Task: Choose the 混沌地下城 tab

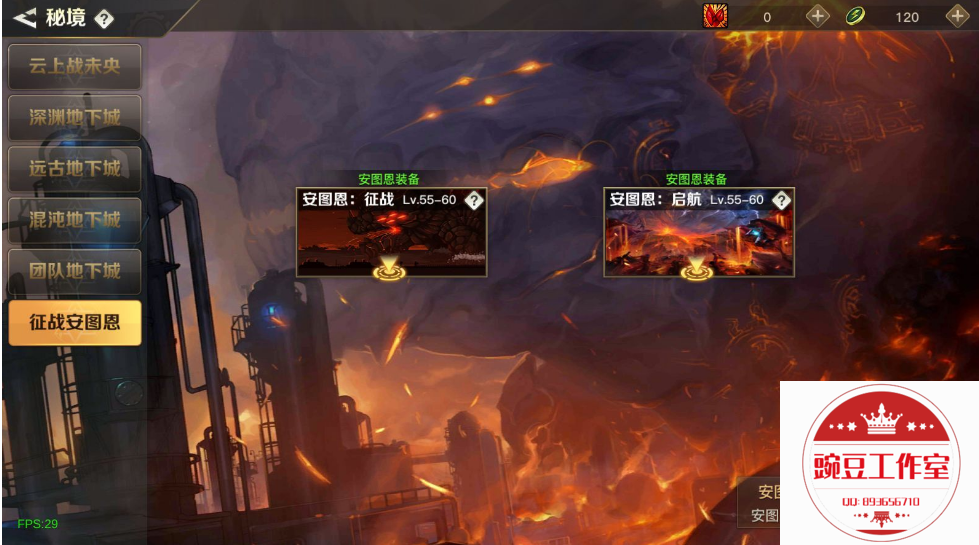Action: pos(75,220)
